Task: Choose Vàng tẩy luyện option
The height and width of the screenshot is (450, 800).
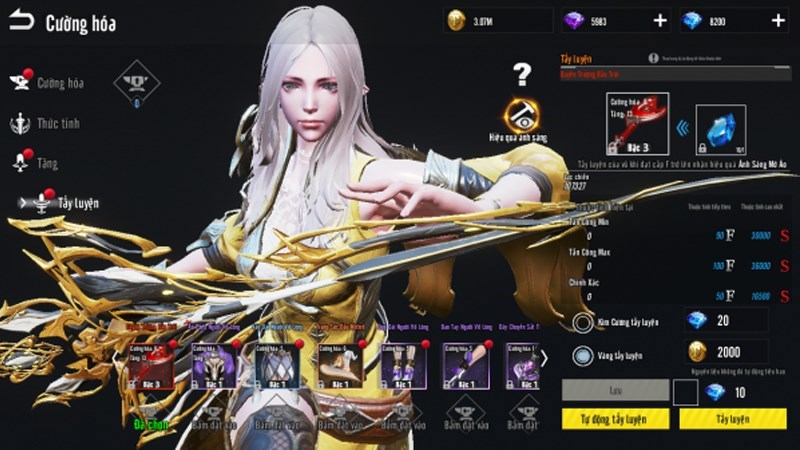Action: coord(583,355)
